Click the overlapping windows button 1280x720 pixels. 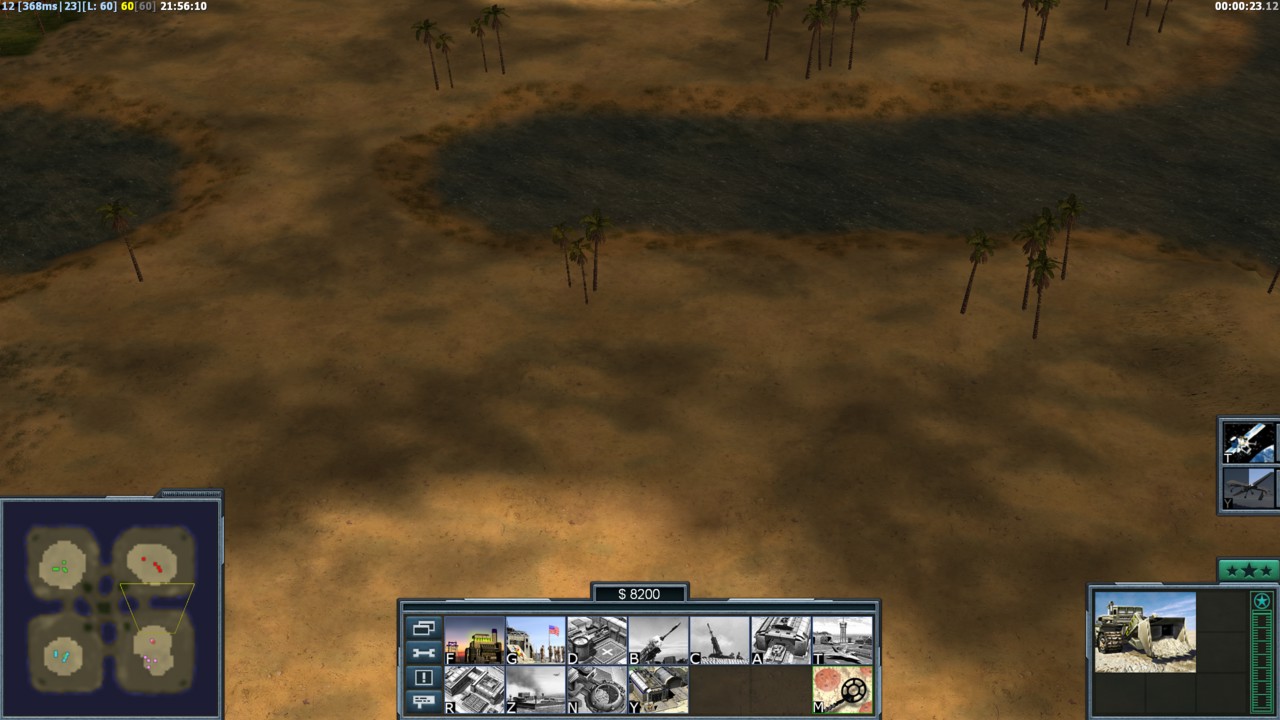tap(423, 629)
